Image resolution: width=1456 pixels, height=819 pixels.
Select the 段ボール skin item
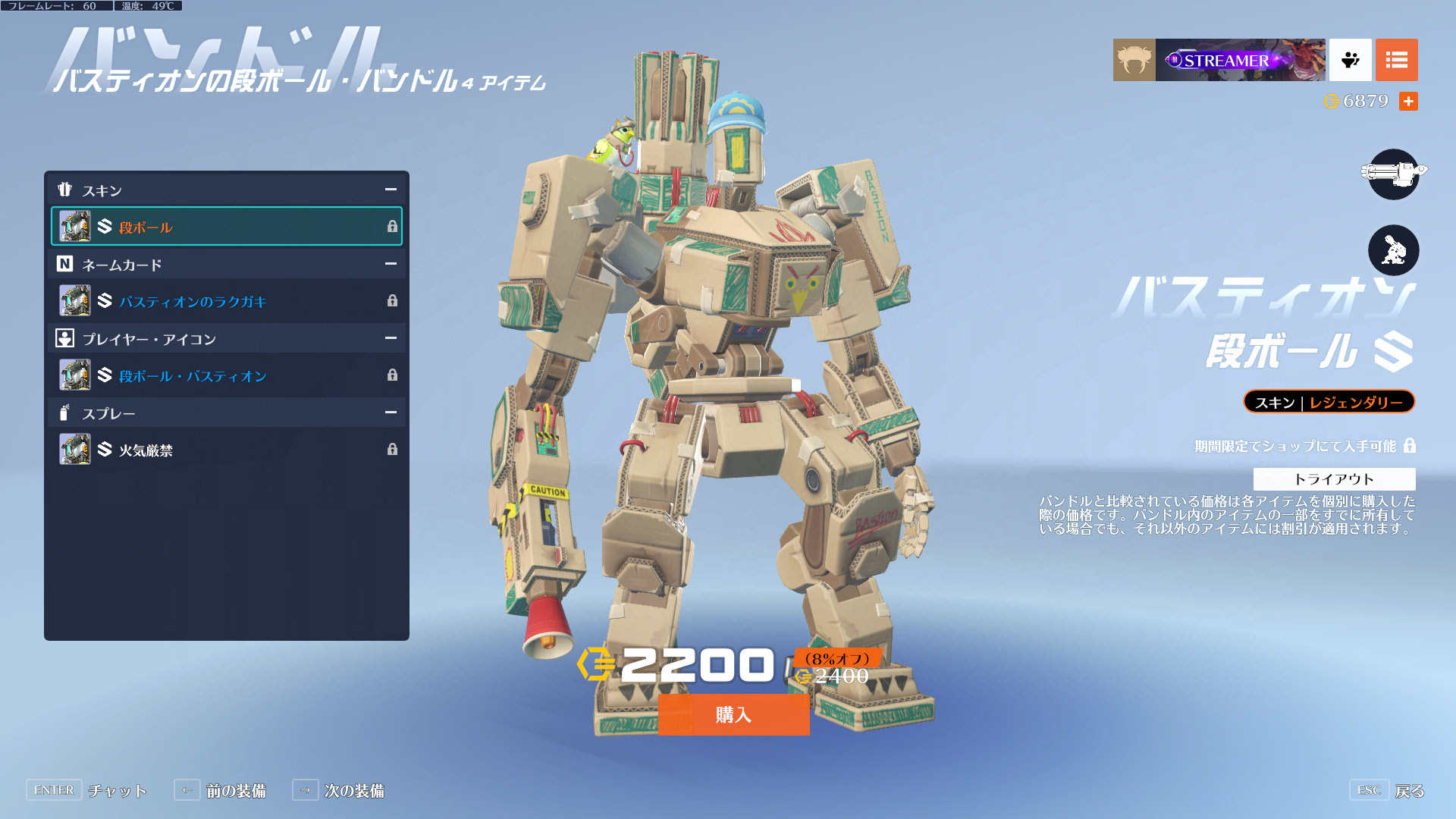(226, 227)
